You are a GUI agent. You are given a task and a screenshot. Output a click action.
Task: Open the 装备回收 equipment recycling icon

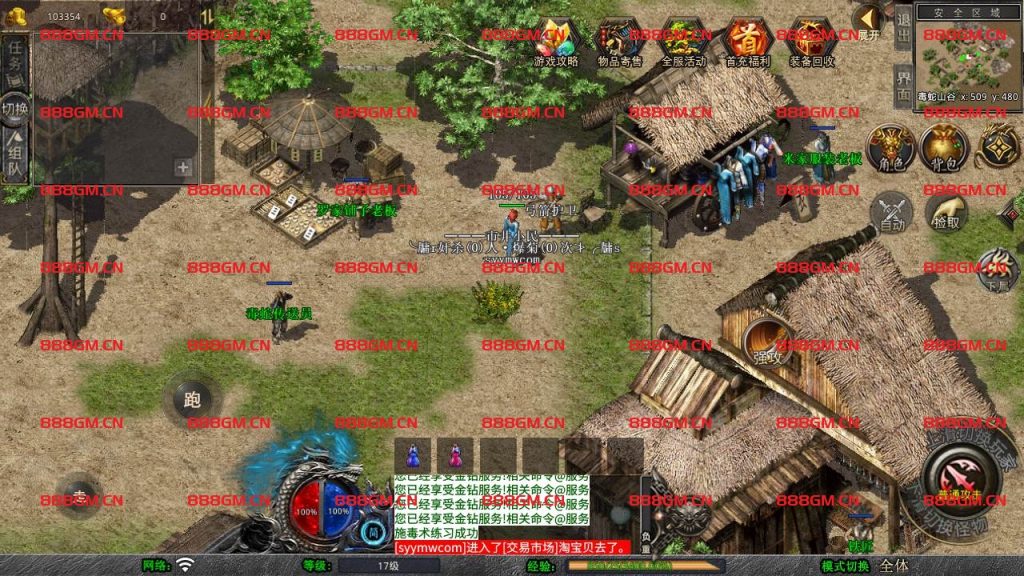tap(812, 40)
